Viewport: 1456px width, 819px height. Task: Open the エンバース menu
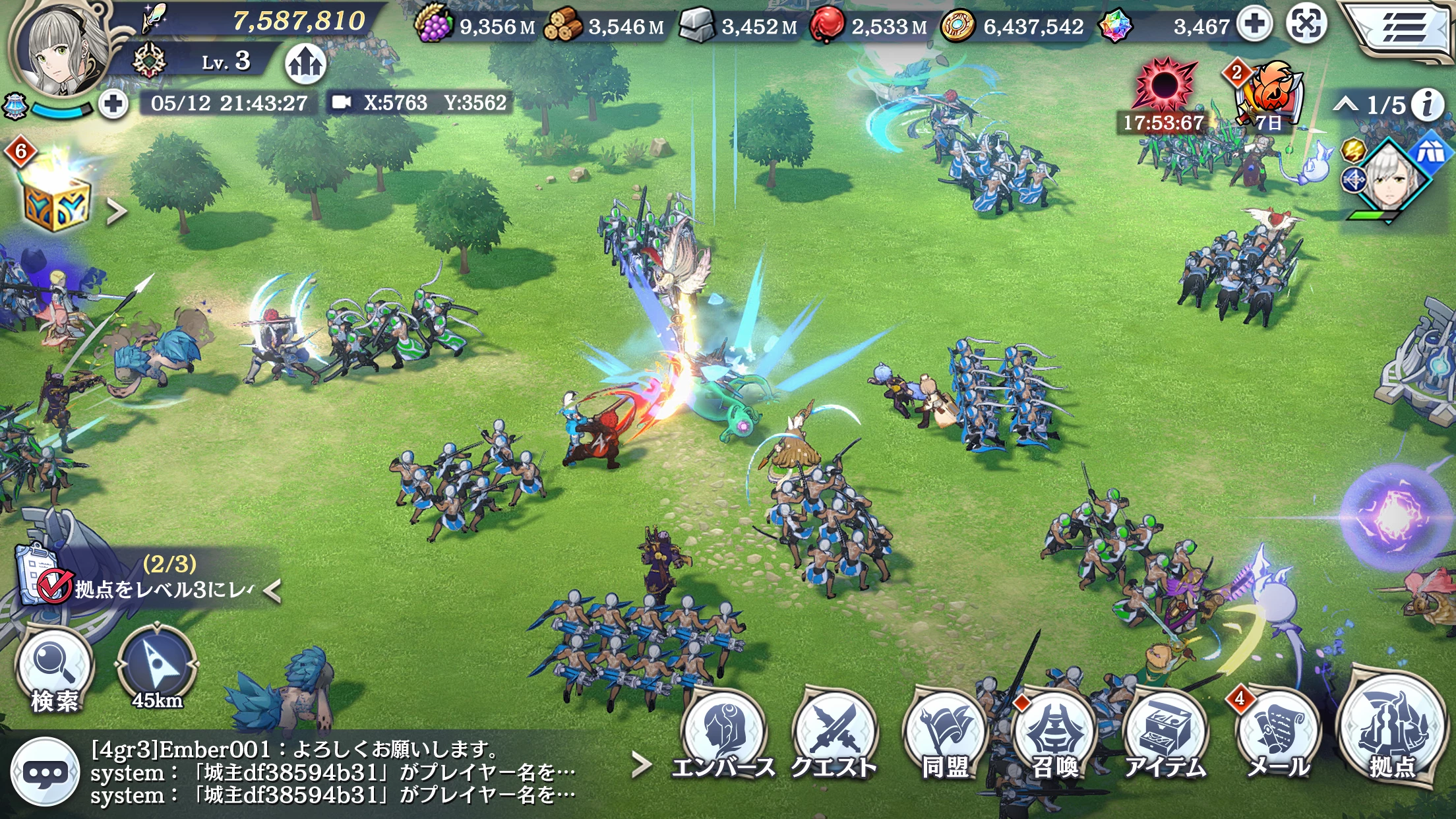(724, 735)
